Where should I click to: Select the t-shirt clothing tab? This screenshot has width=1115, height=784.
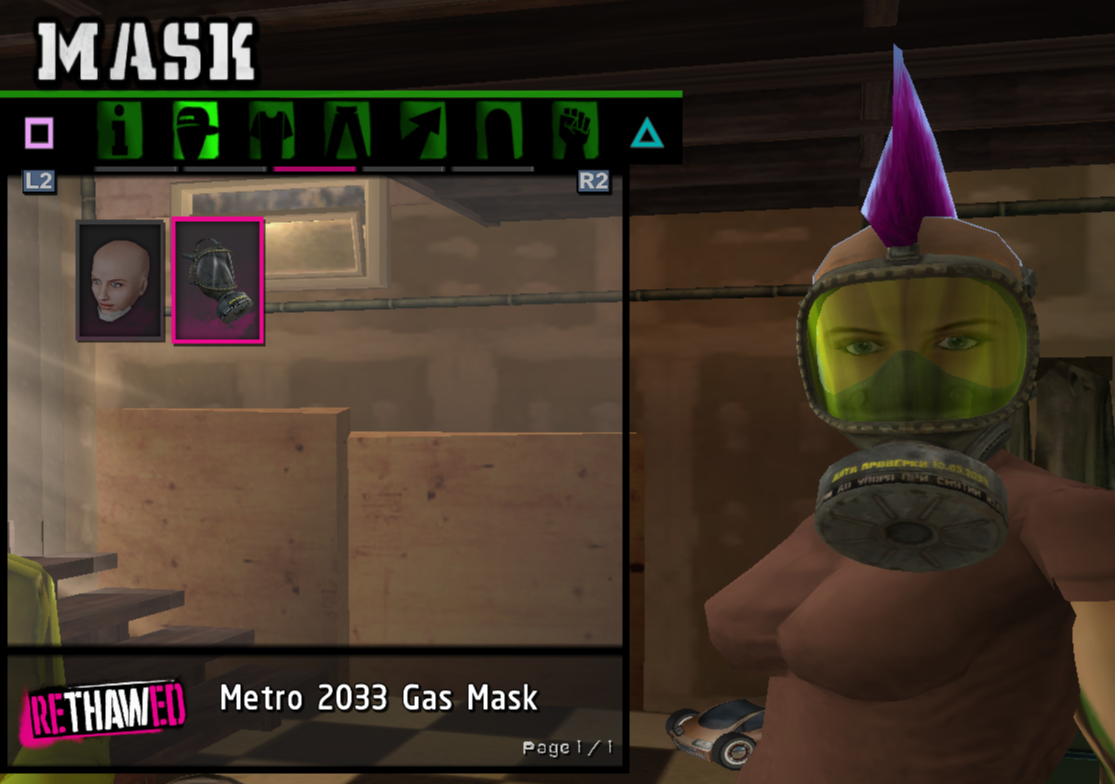click(x=272, y=131)
